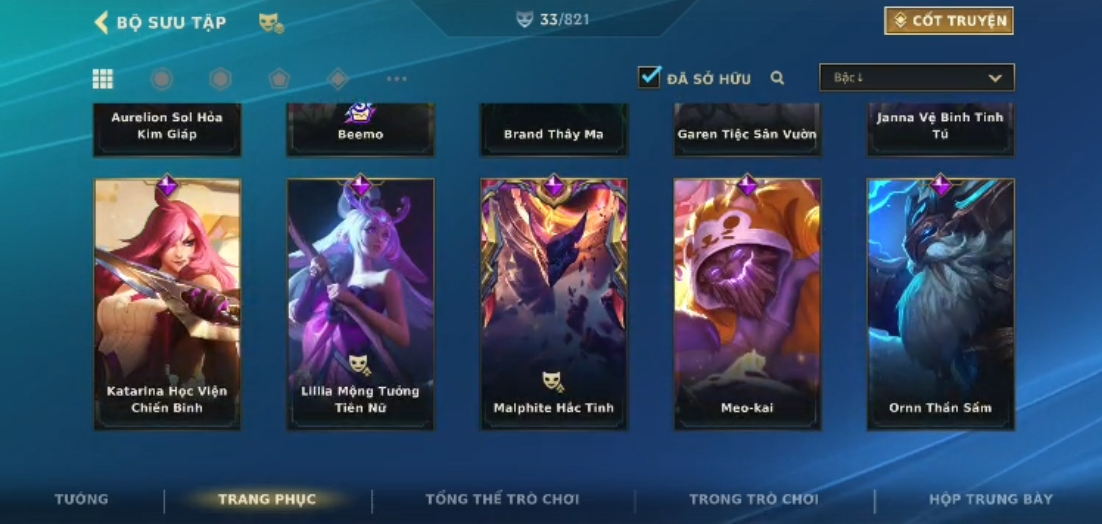Viewport: 1102px width, 524px height.
Task: Switch to Tổng Thể Trò Chơi tab
Action: pos(502,499)
